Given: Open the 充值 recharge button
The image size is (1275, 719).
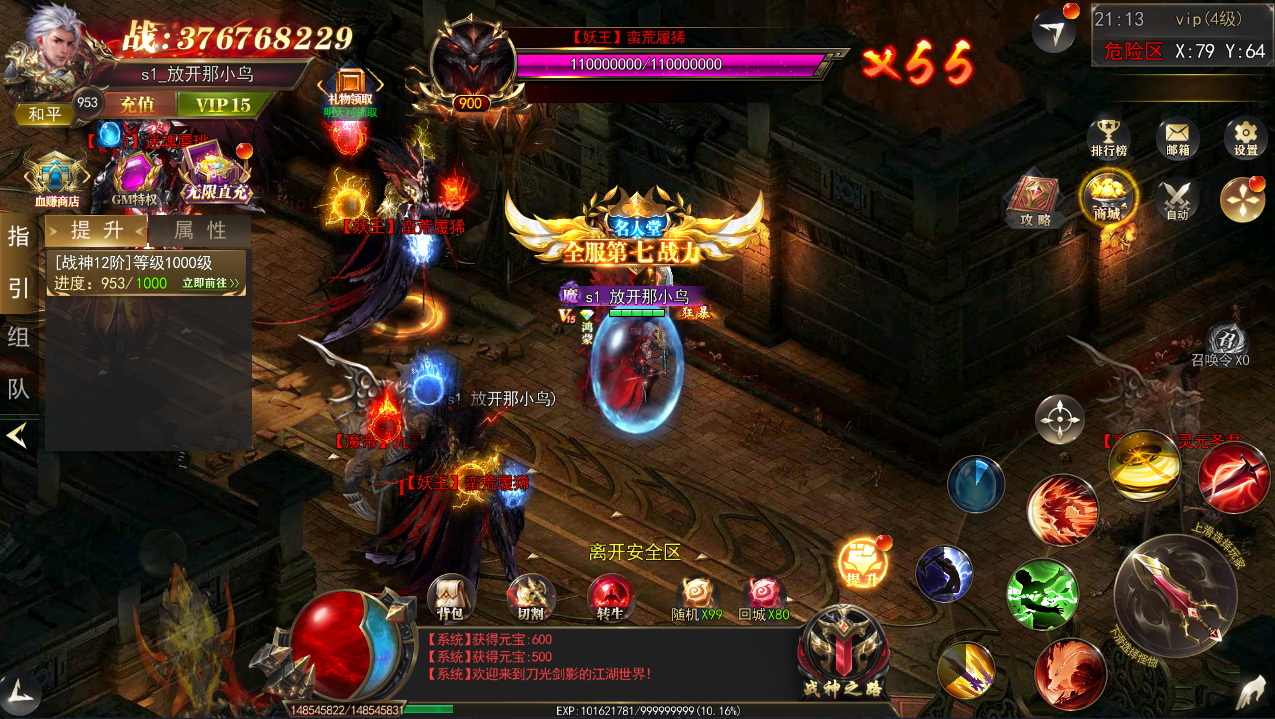Looking at the screenshot, I should pyautogui.click(x=137, y=105).
